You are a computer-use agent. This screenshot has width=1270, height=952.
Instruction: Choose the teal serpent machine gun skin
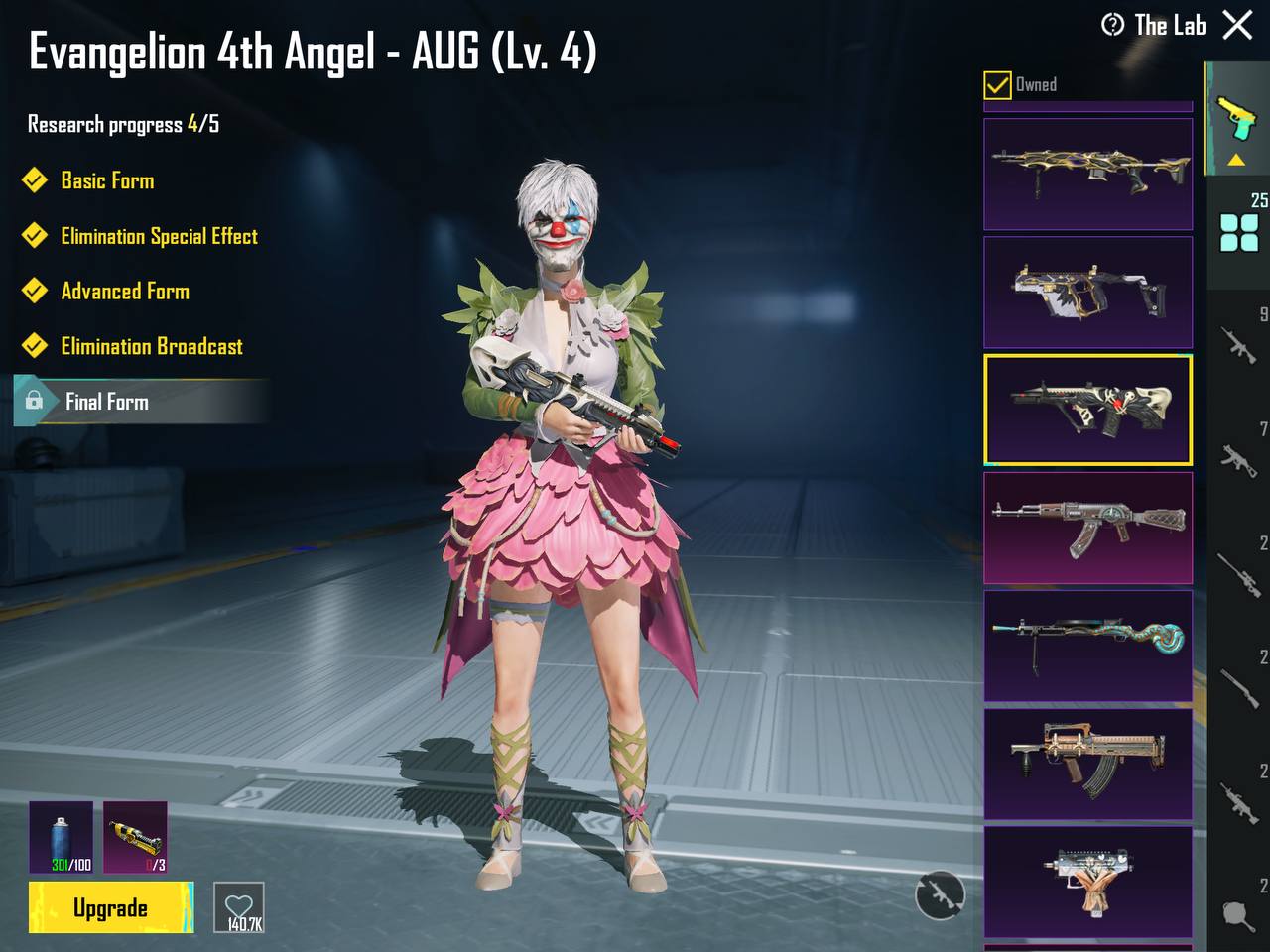1087,646
